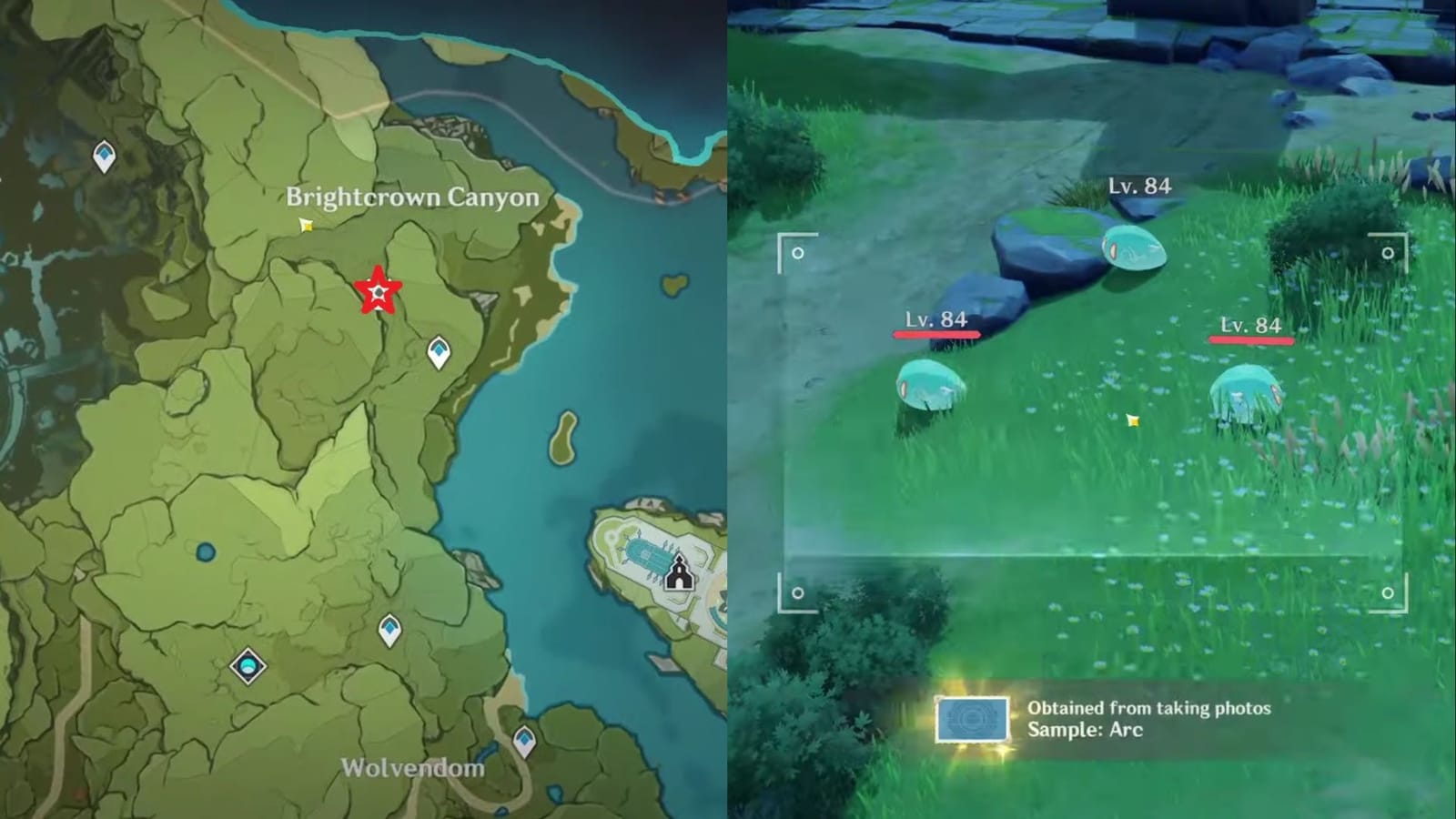Select the teleport waypoint near the red star

click(436, 350)
